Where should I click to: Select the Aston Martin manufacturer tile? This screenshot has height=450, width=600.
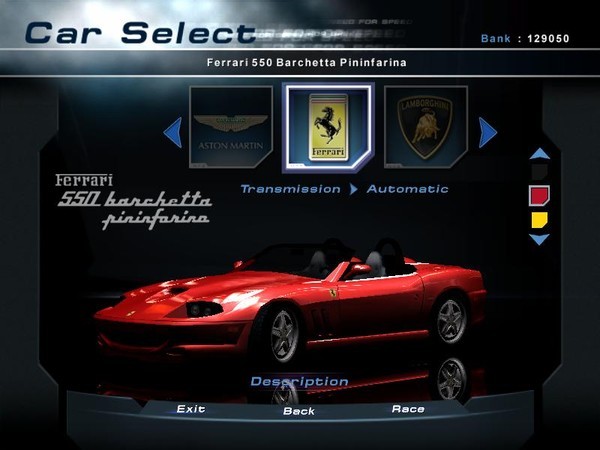(231, 128)
